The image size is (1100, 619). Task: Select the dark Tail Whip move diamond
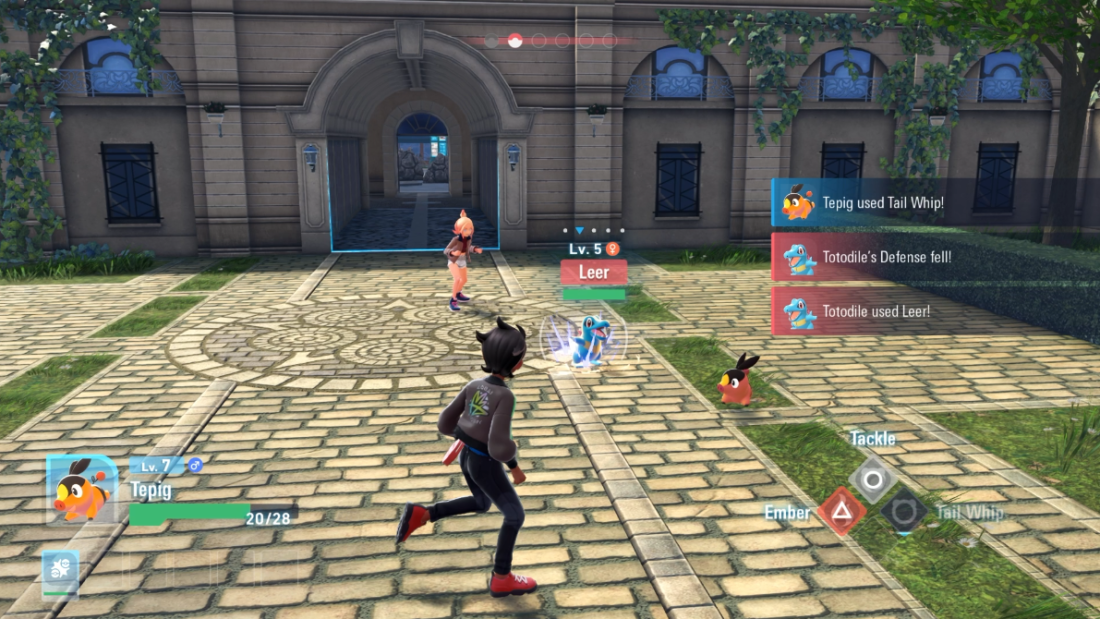point(904,511)
